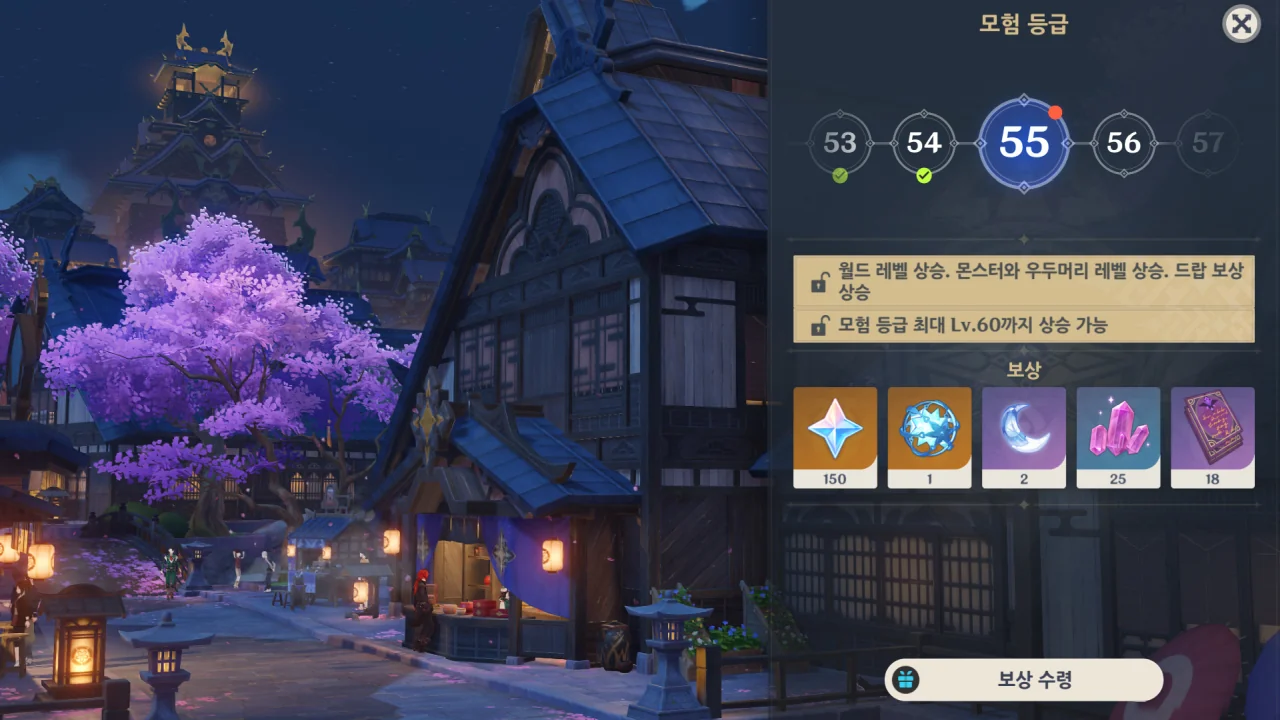Inspect the 150 Primogem reward
Screen dimensions: 1280x720
pos(835,437)
